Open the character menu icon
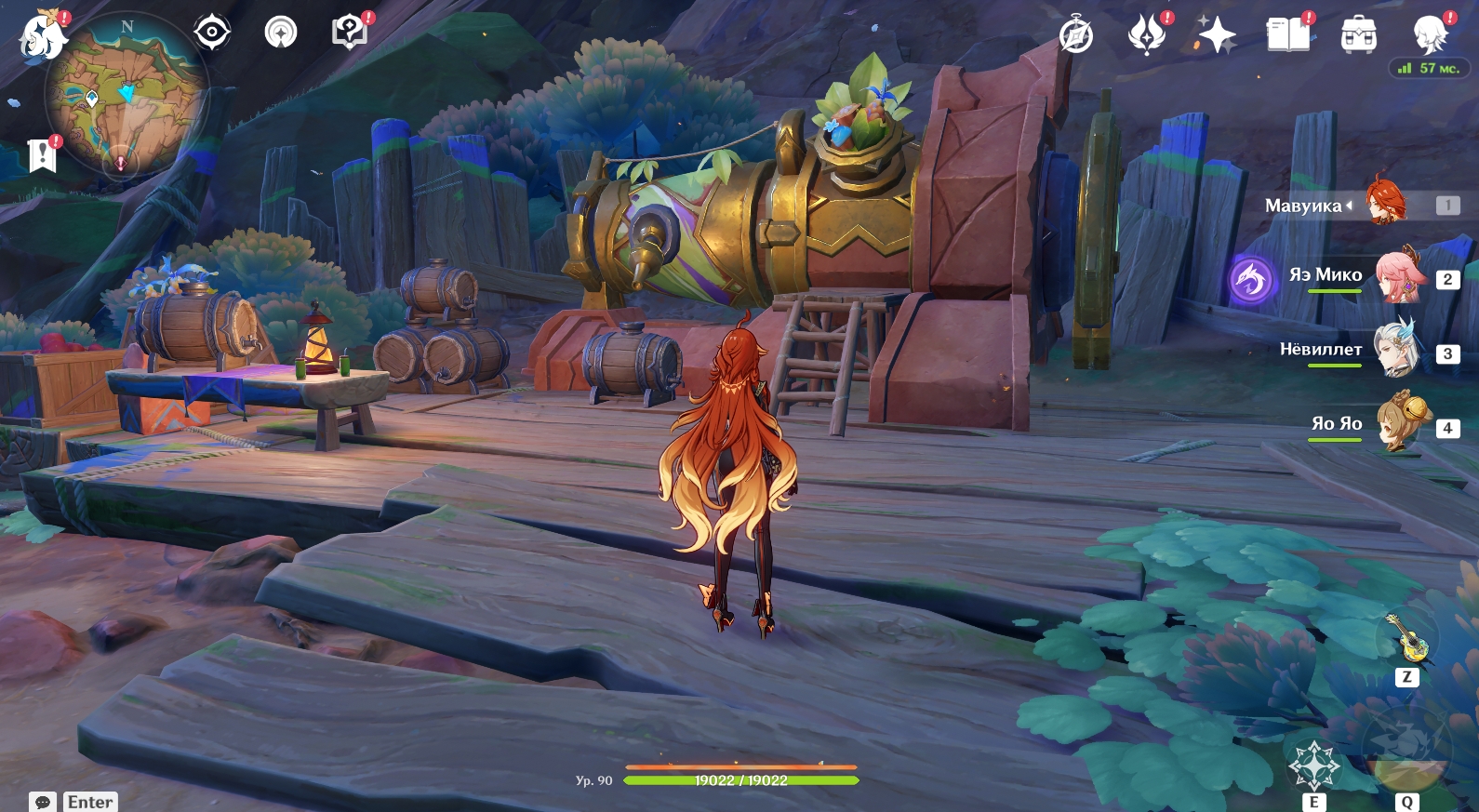 [1430, 35]
